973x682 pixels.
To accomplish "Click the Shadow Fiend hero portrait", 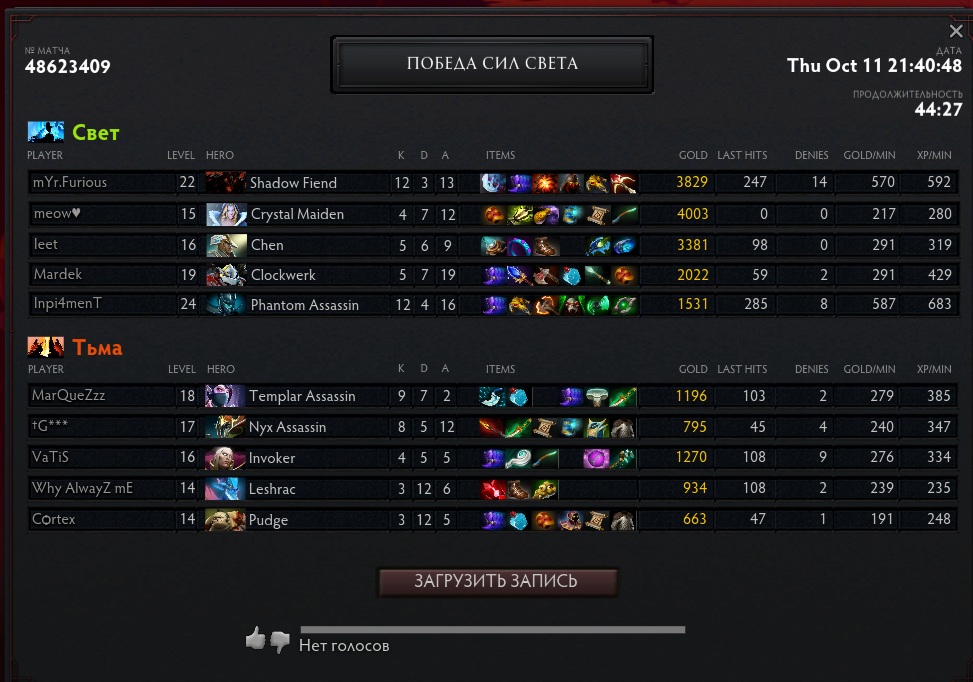I will click(x=225, y=183).
